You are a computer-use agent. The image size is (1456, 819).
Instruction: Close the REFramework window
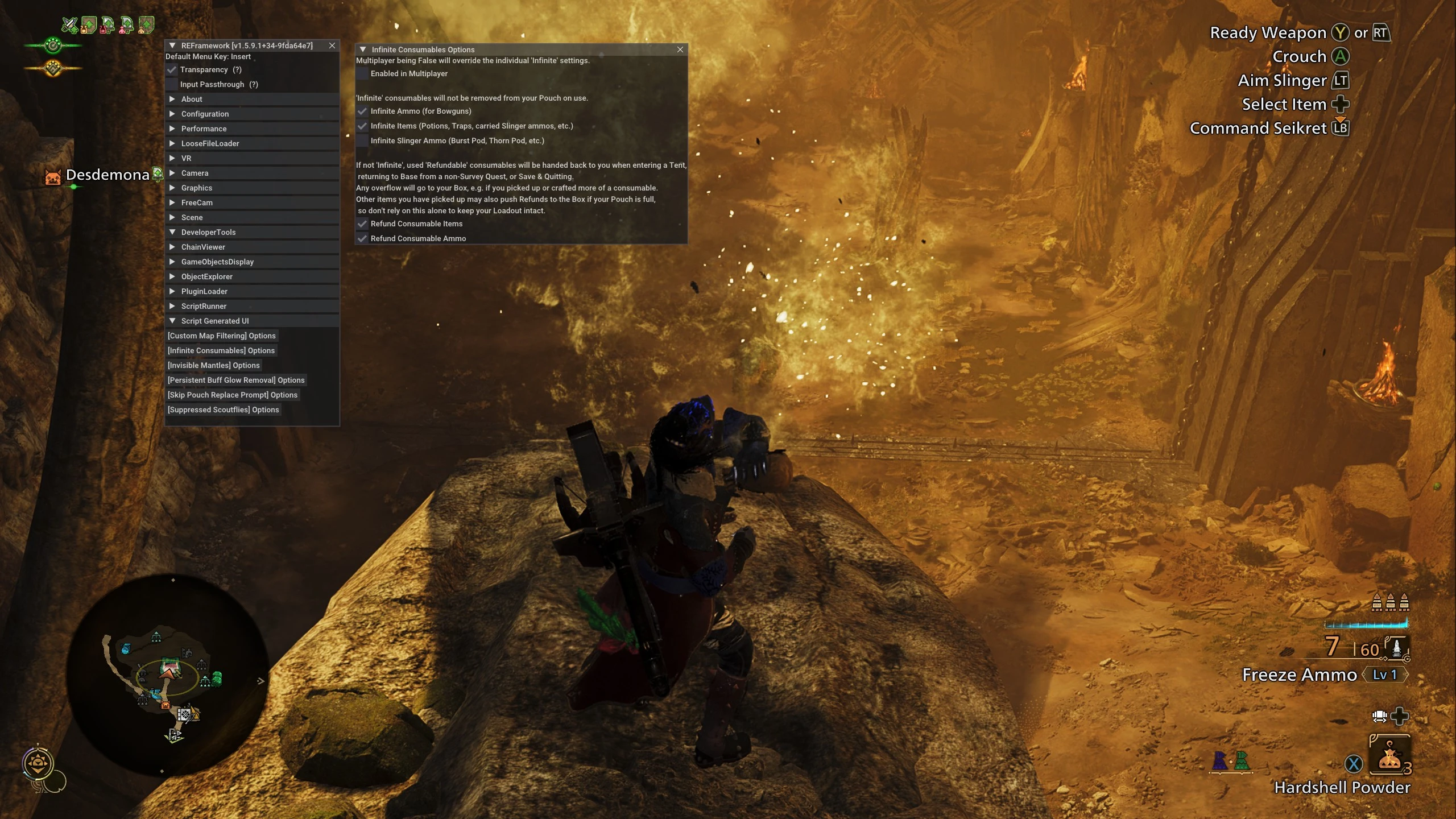[x=332, y=45]
